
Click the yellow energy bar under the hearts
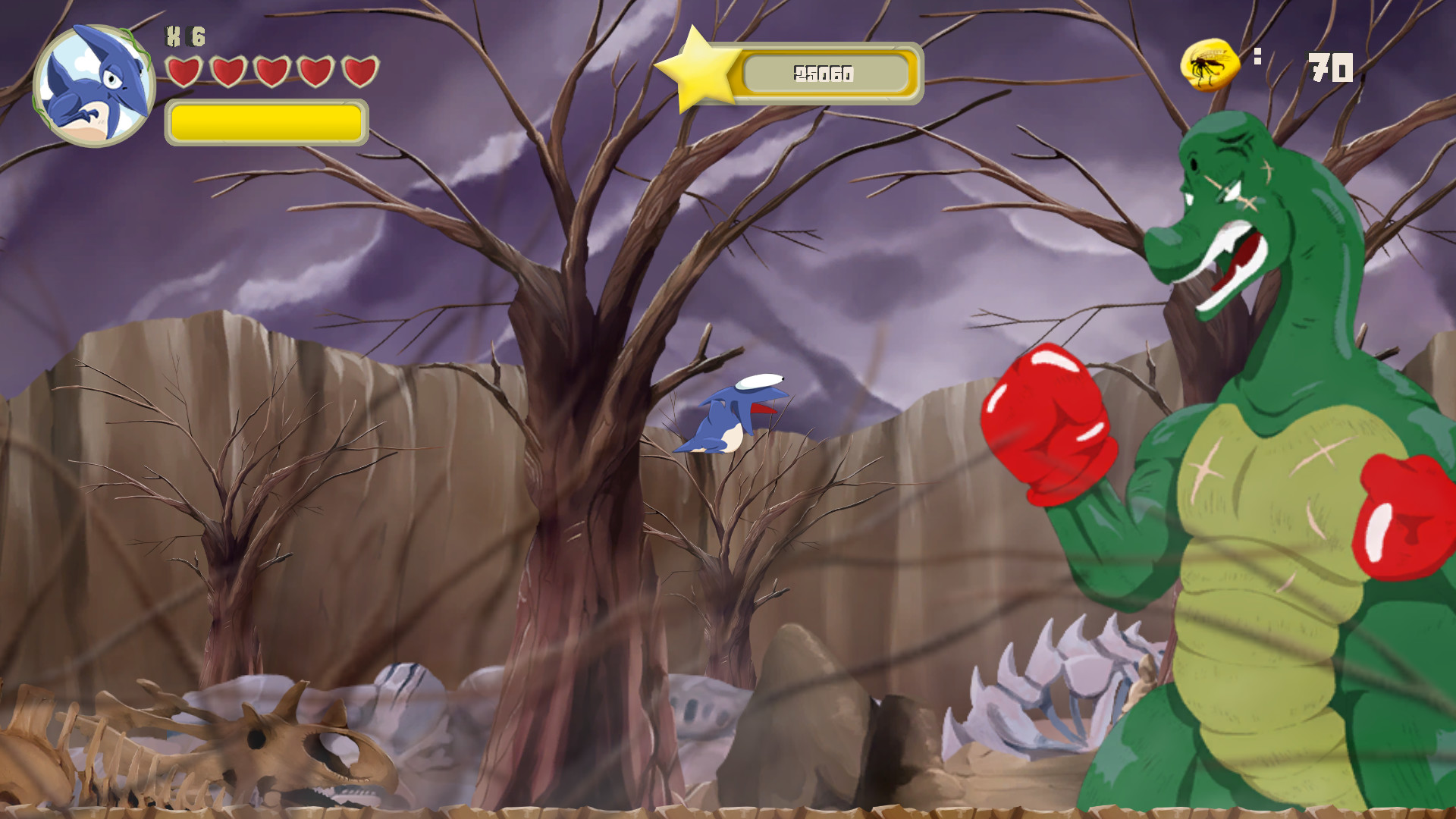(266, 124)
